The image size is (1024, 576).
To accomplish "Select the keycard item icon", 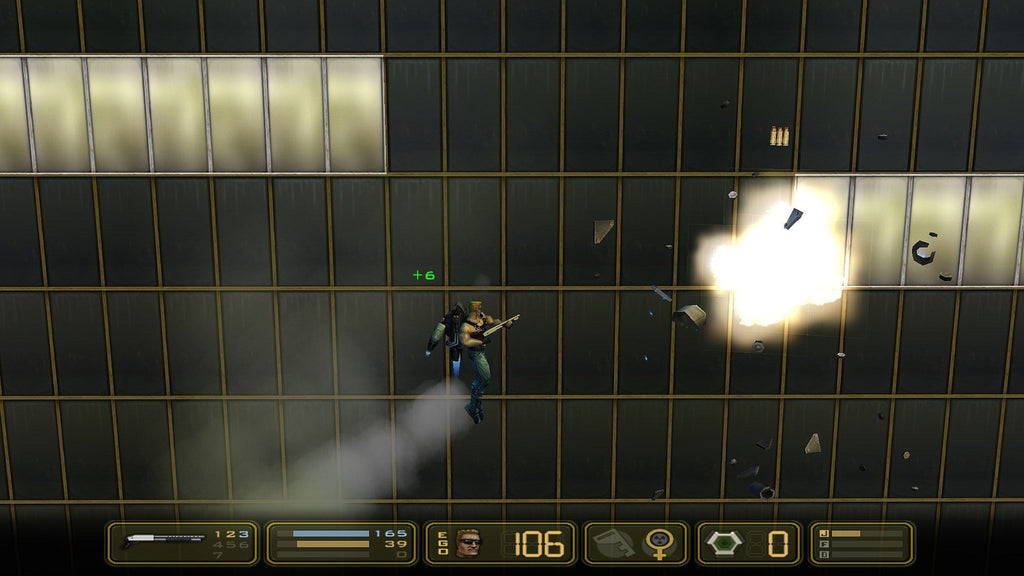I will click(x=613, y=543).
